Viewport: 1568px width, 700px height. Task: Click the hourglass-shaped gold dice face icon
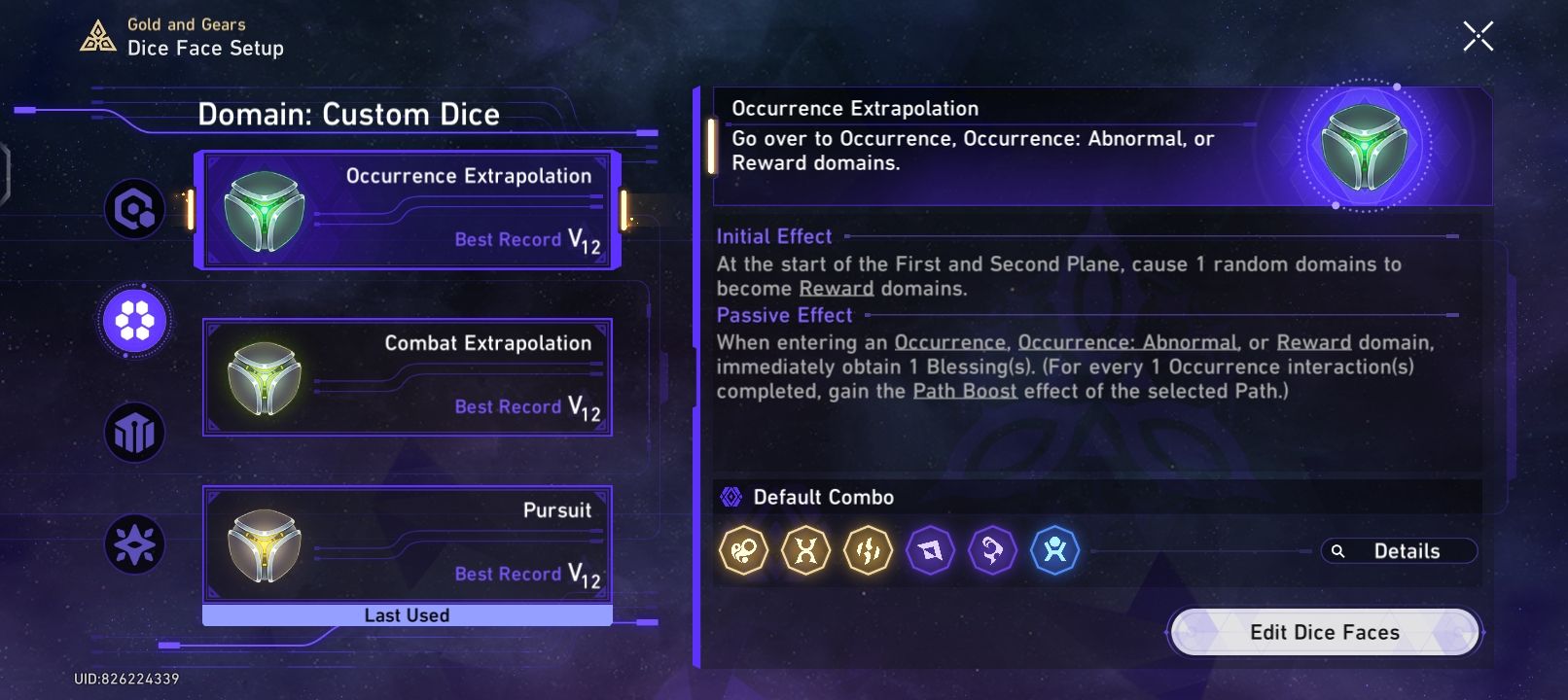click(805, 550)
